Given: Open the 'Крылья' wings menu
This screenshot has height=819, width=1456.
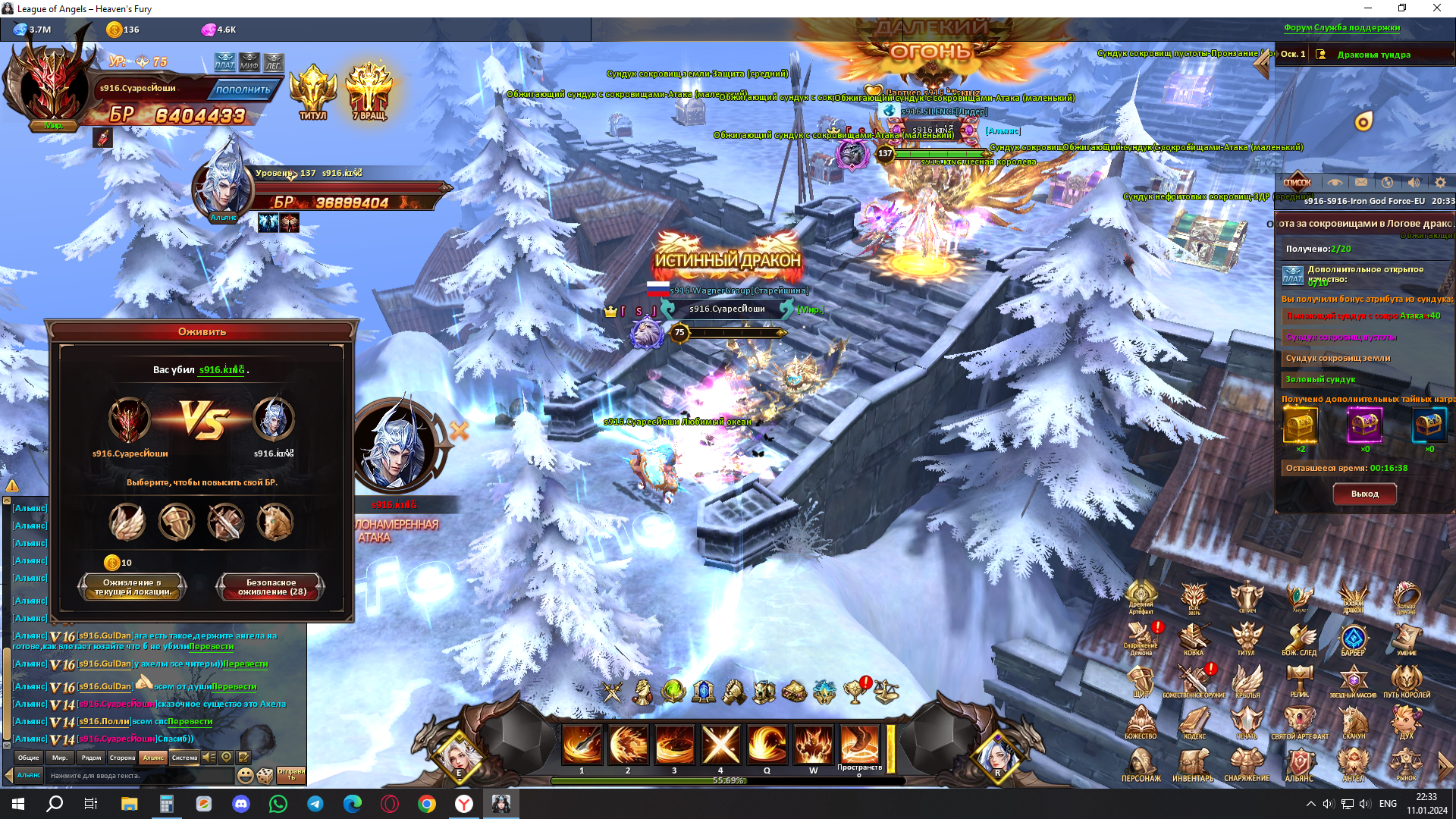Looking at the screenshot, I should (x=1247, y=680).
